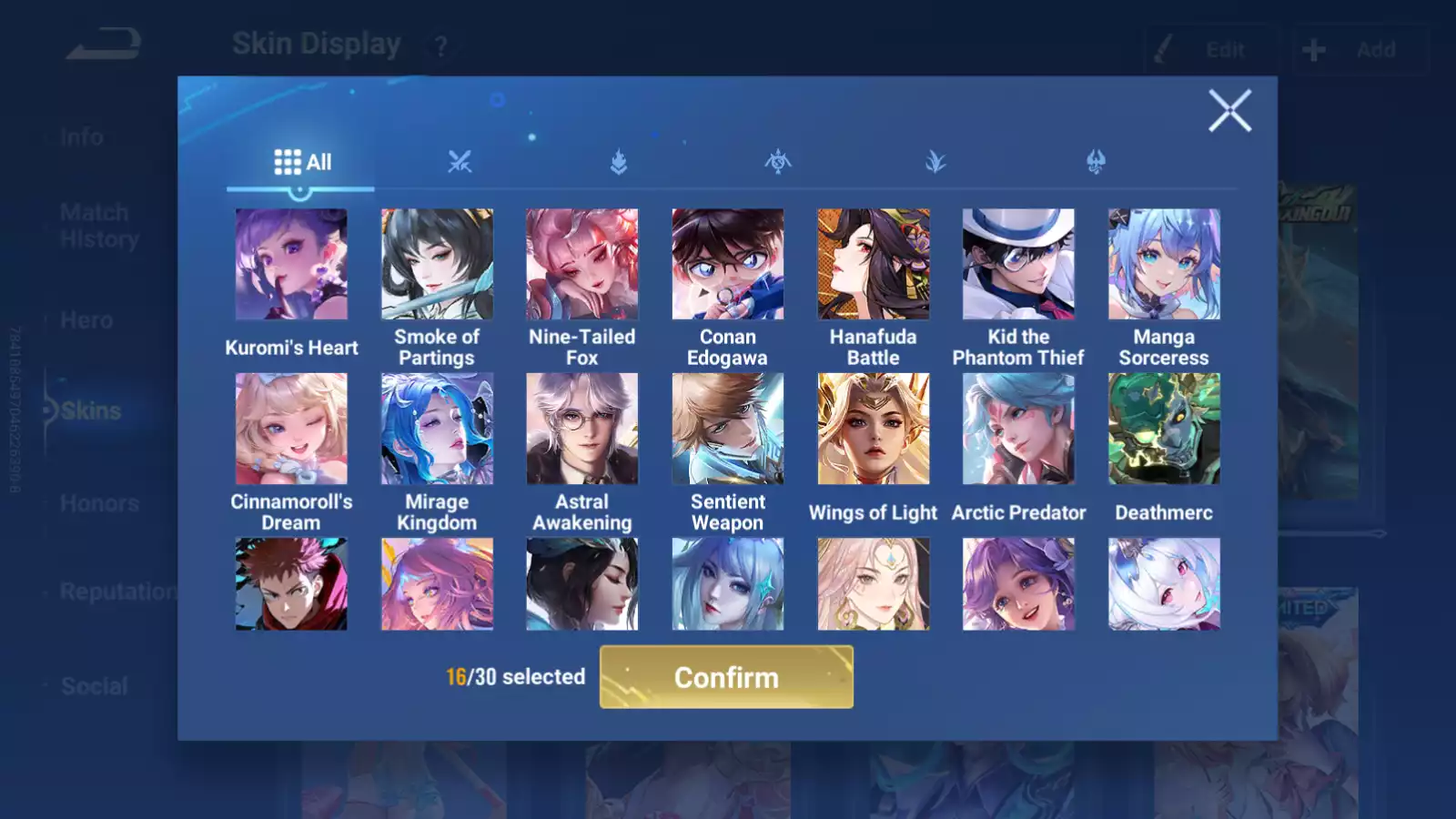Select the Arctic Predator skin
The height and width of the screenshot is (819, 1456).
coord(1018,429)
